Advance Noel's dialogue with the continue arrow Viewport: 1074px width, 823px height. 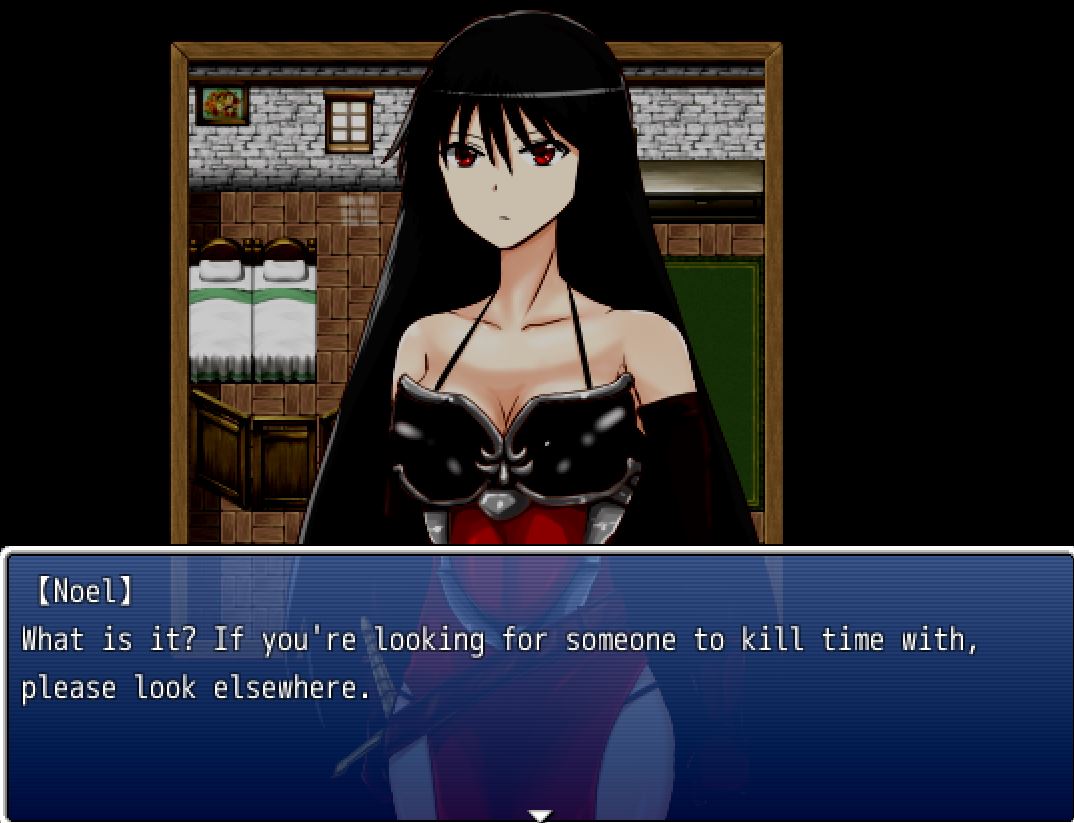tap(539, 815)
